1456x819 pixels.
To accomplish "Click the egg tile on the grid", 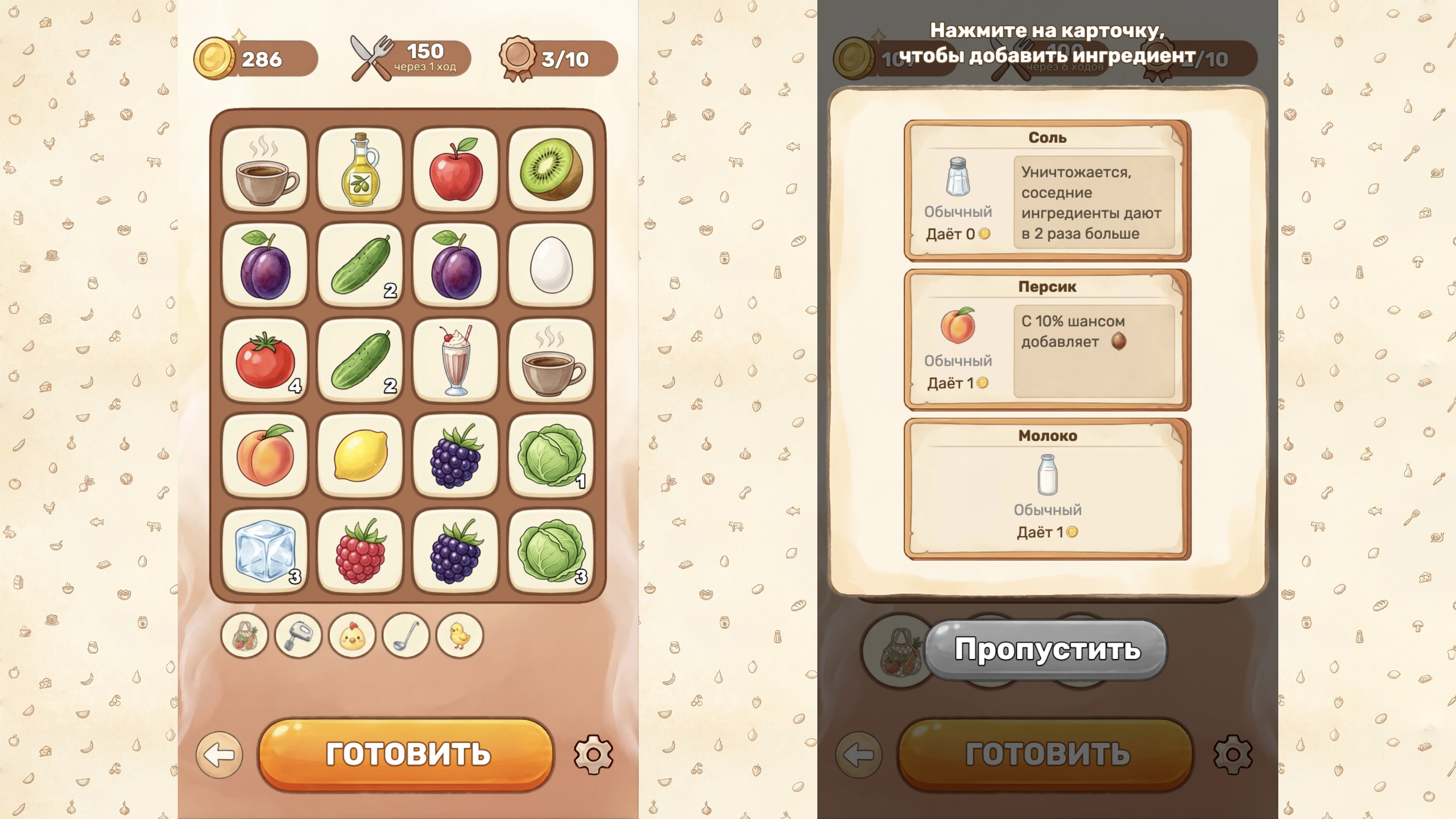I will [550, 264].
